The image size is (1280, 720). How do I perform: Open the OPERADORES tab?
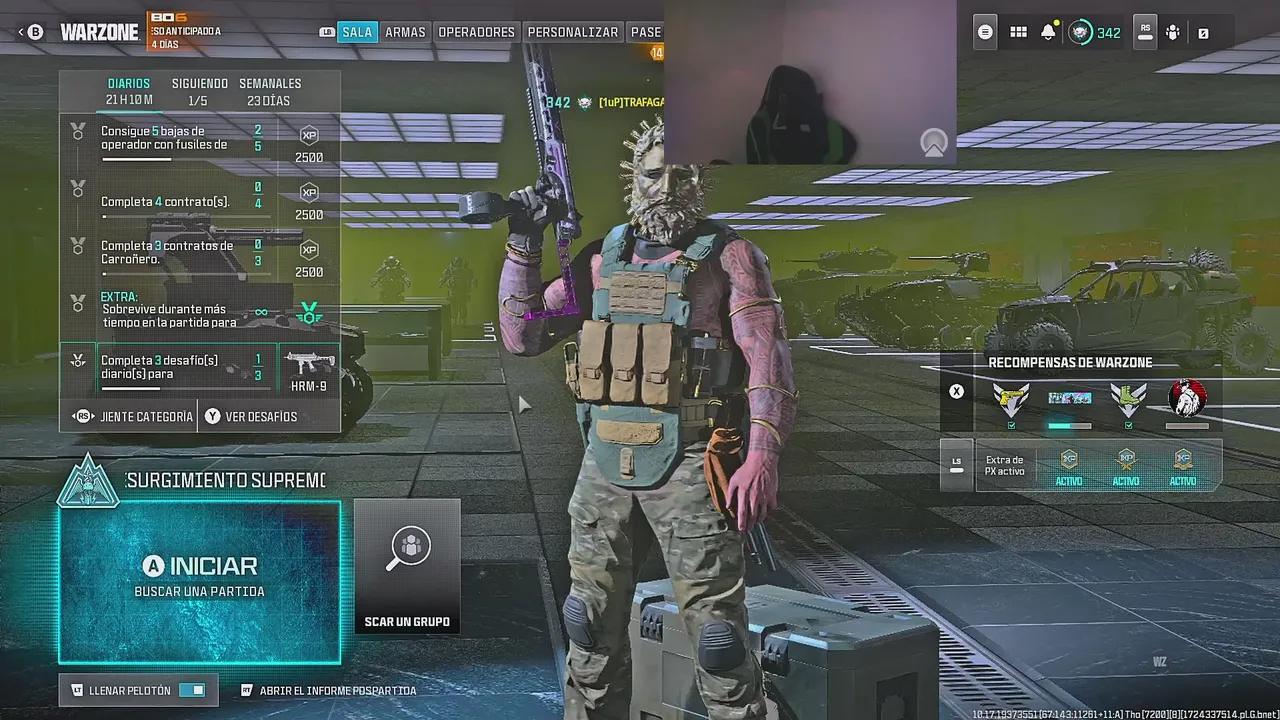[x=476, y=32]
